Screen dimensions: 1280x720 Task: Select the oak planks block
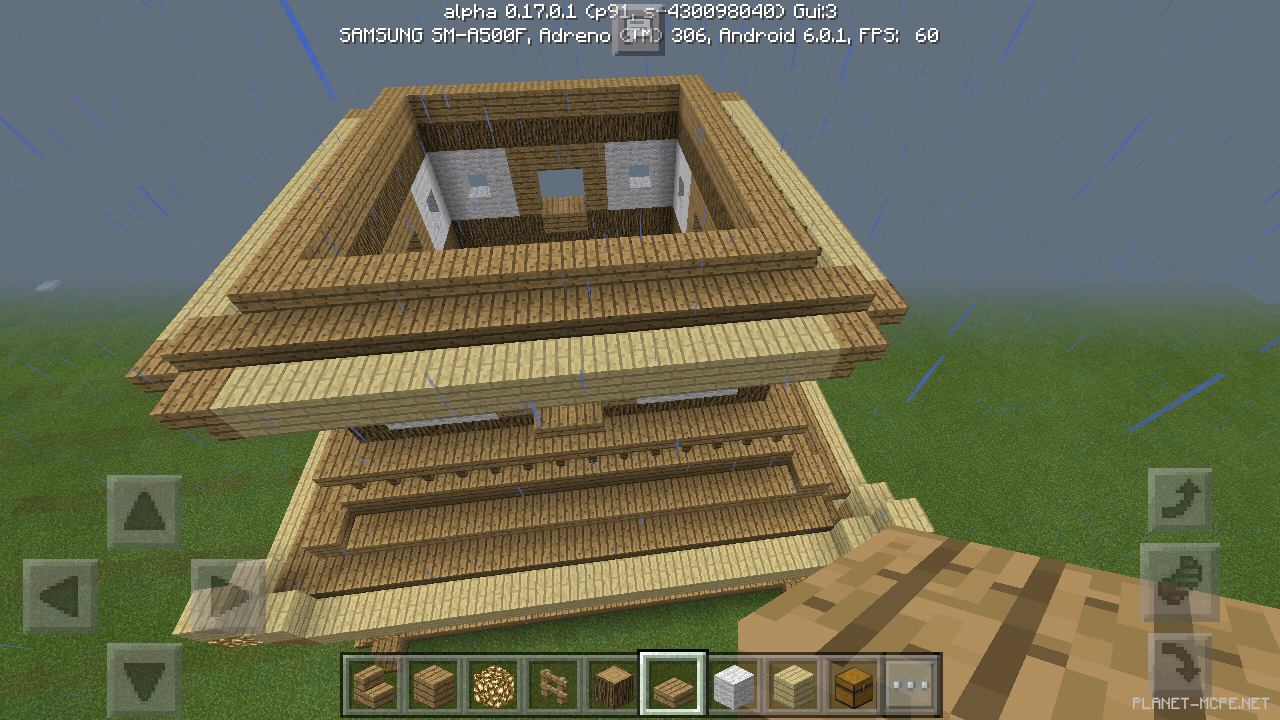click(432, 686)
